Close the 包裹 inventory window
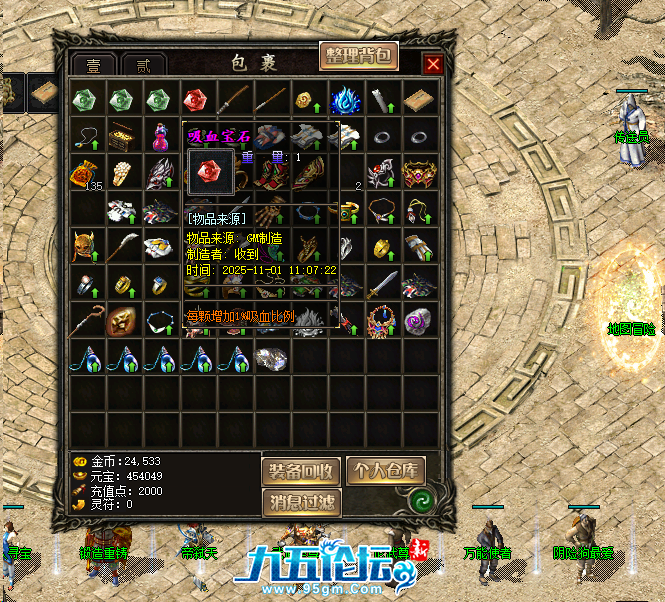 pyautogui.click(x=433, y=65)
